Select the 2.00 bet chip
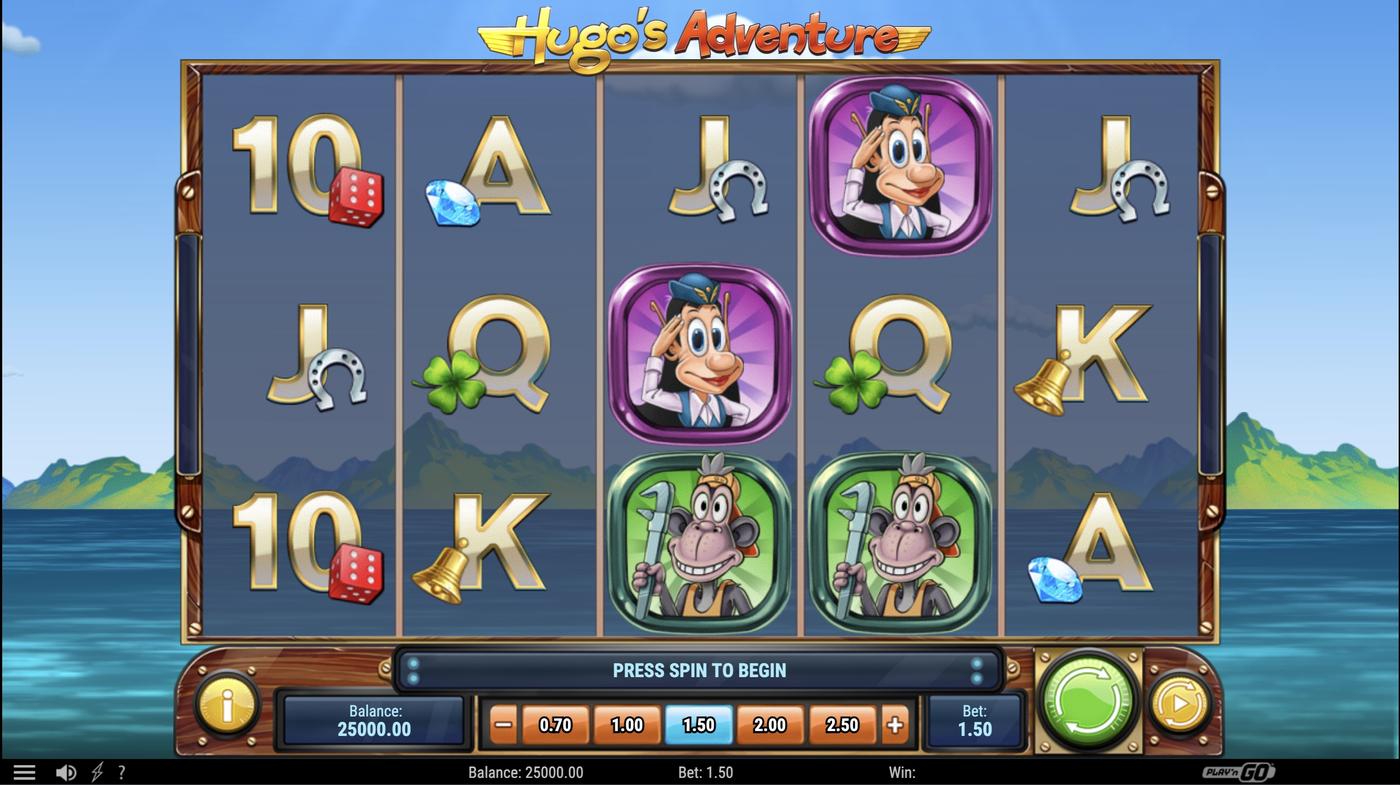 pyautogui.click(x=769, y=724)
